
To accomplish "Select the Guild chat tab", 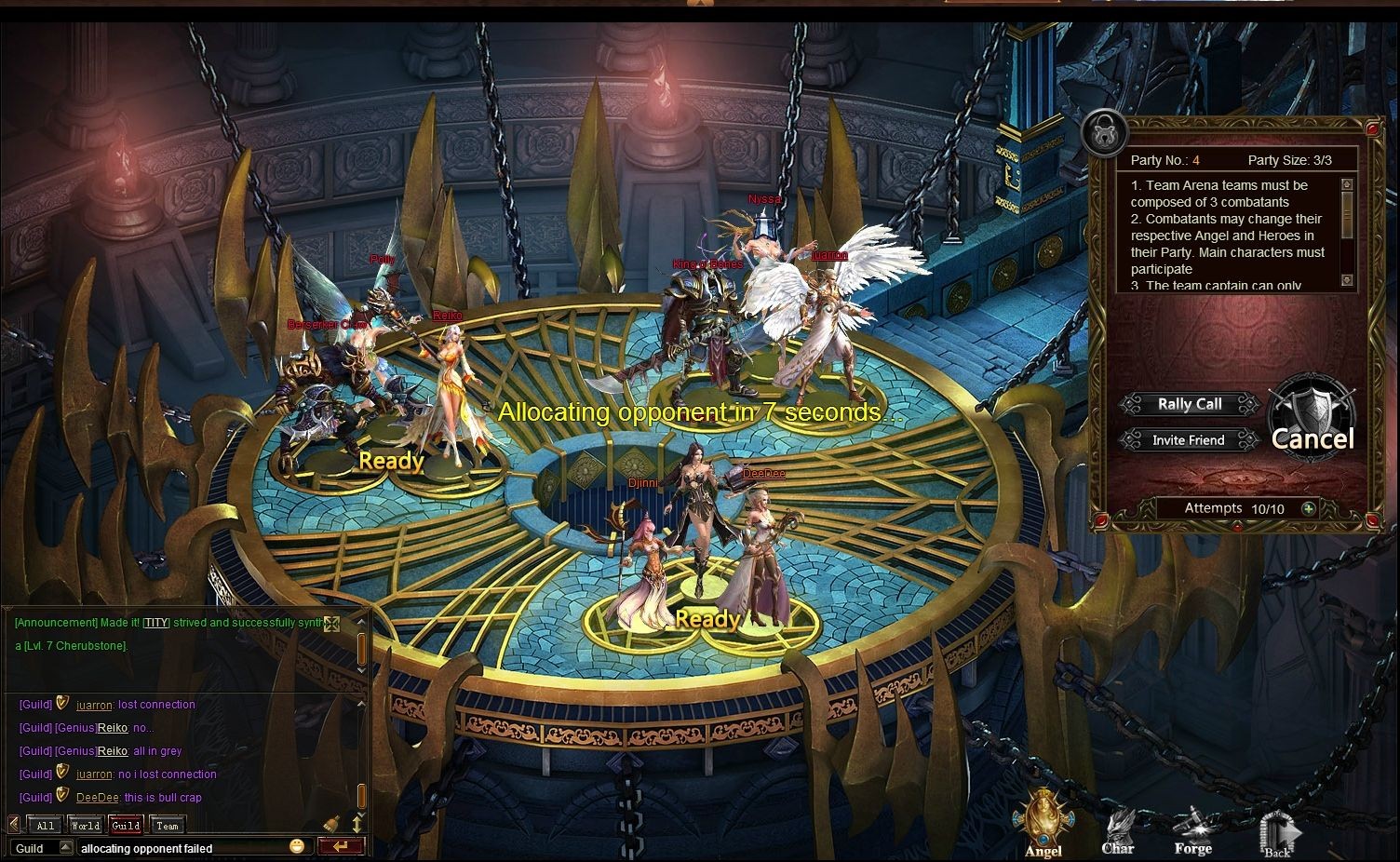I will pos(126,825).
